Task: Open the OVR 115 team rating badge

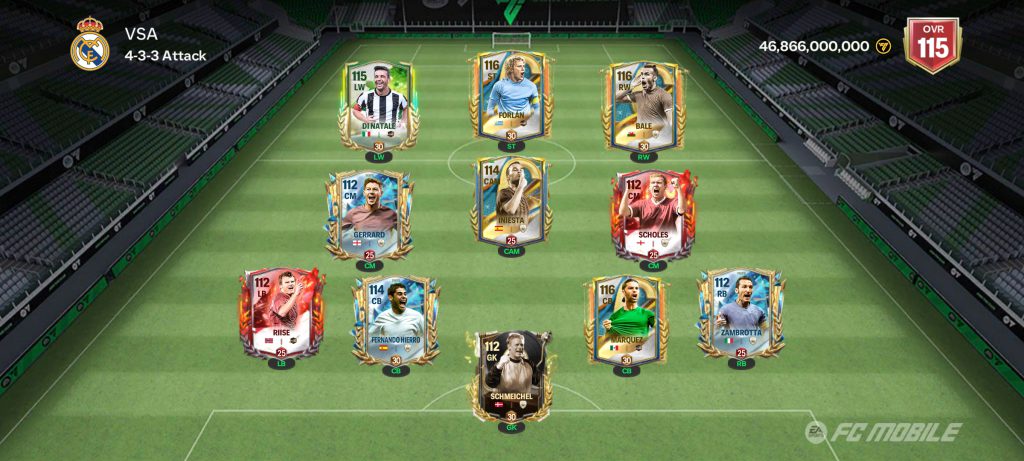Action: 931,46
